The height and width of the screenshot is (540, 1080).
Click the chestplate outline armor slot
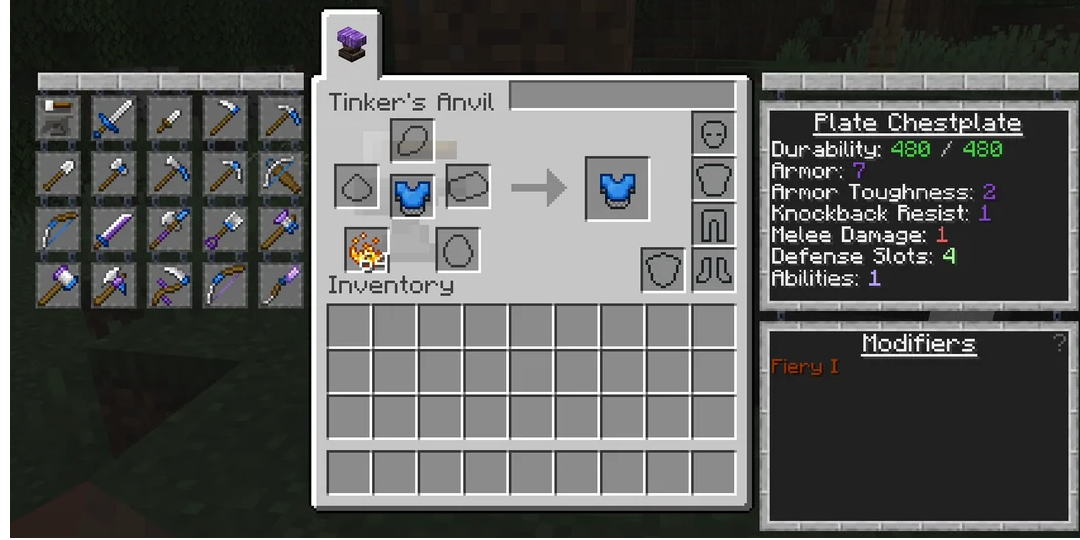(x=714, y=180)
